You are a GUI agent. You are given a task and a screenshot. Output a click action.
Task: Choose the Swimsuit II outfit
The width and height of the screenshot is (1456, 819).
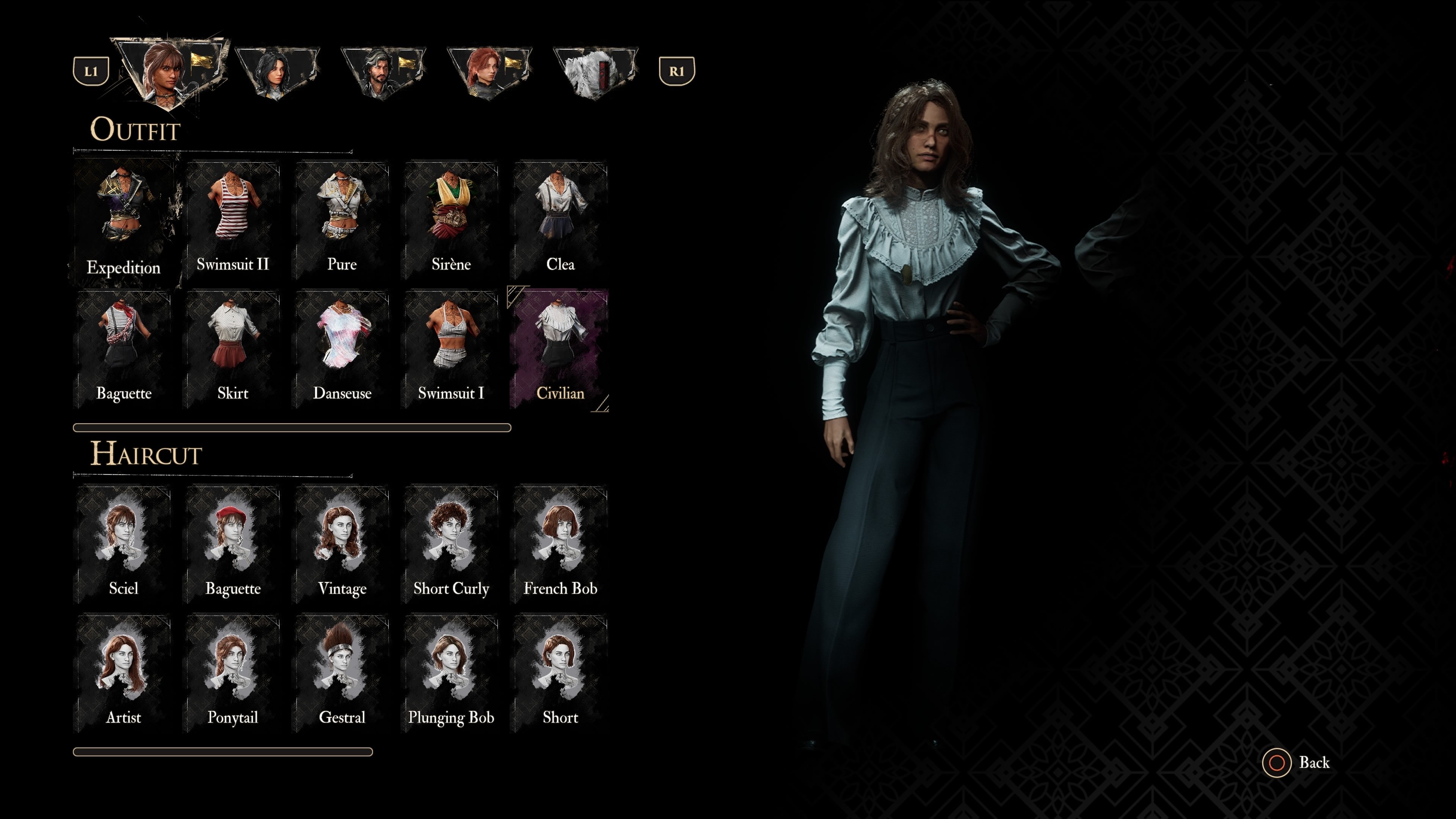click(x=232, y=220)
